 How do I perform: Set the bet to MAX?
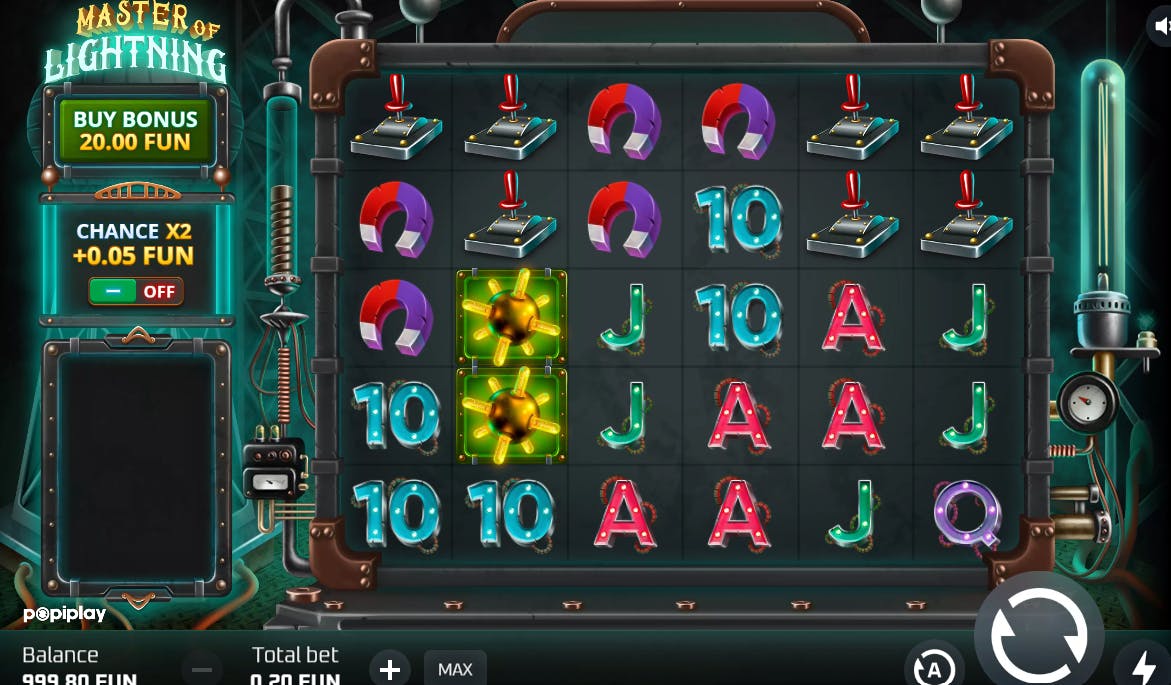[x=455, y=668]
